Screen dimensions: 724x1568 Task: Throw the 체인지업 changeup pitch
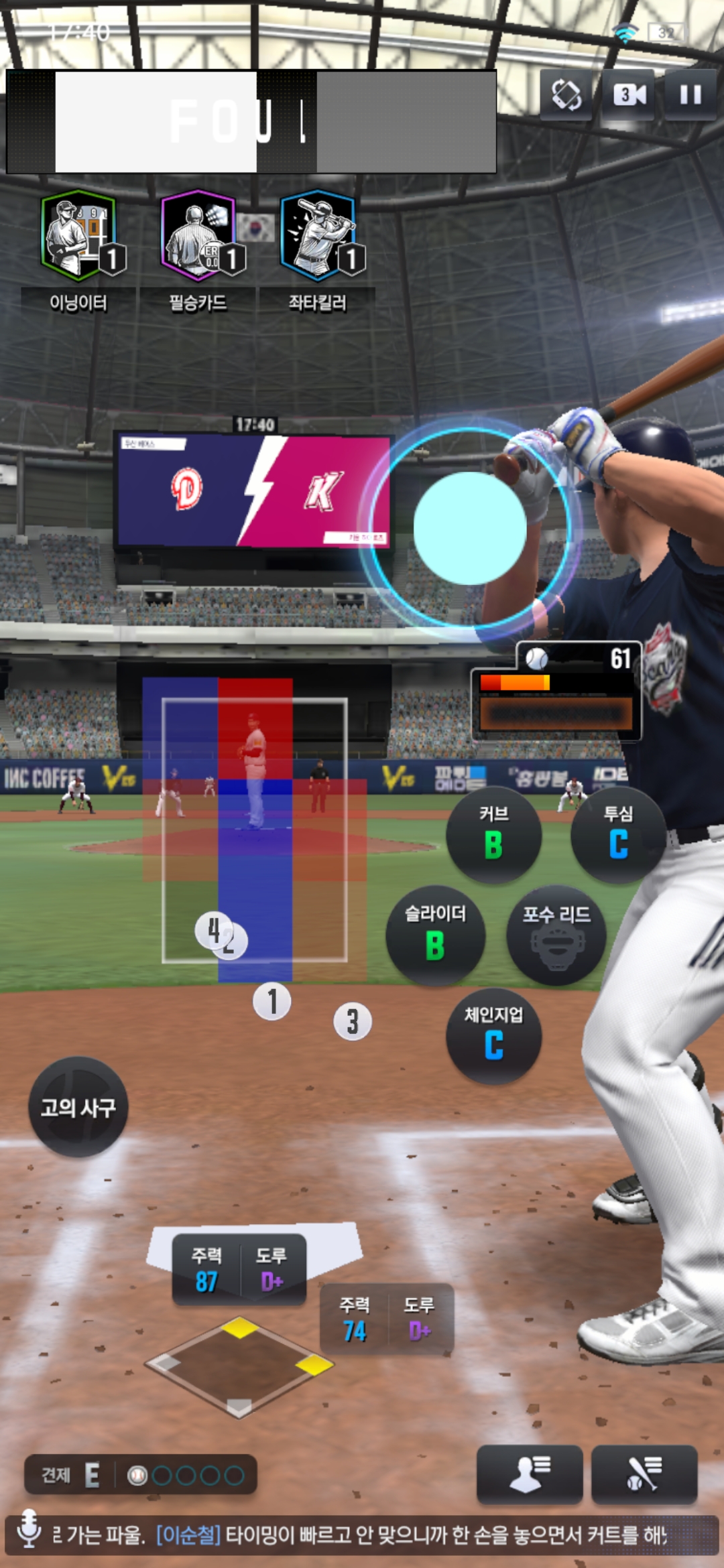493,1035
